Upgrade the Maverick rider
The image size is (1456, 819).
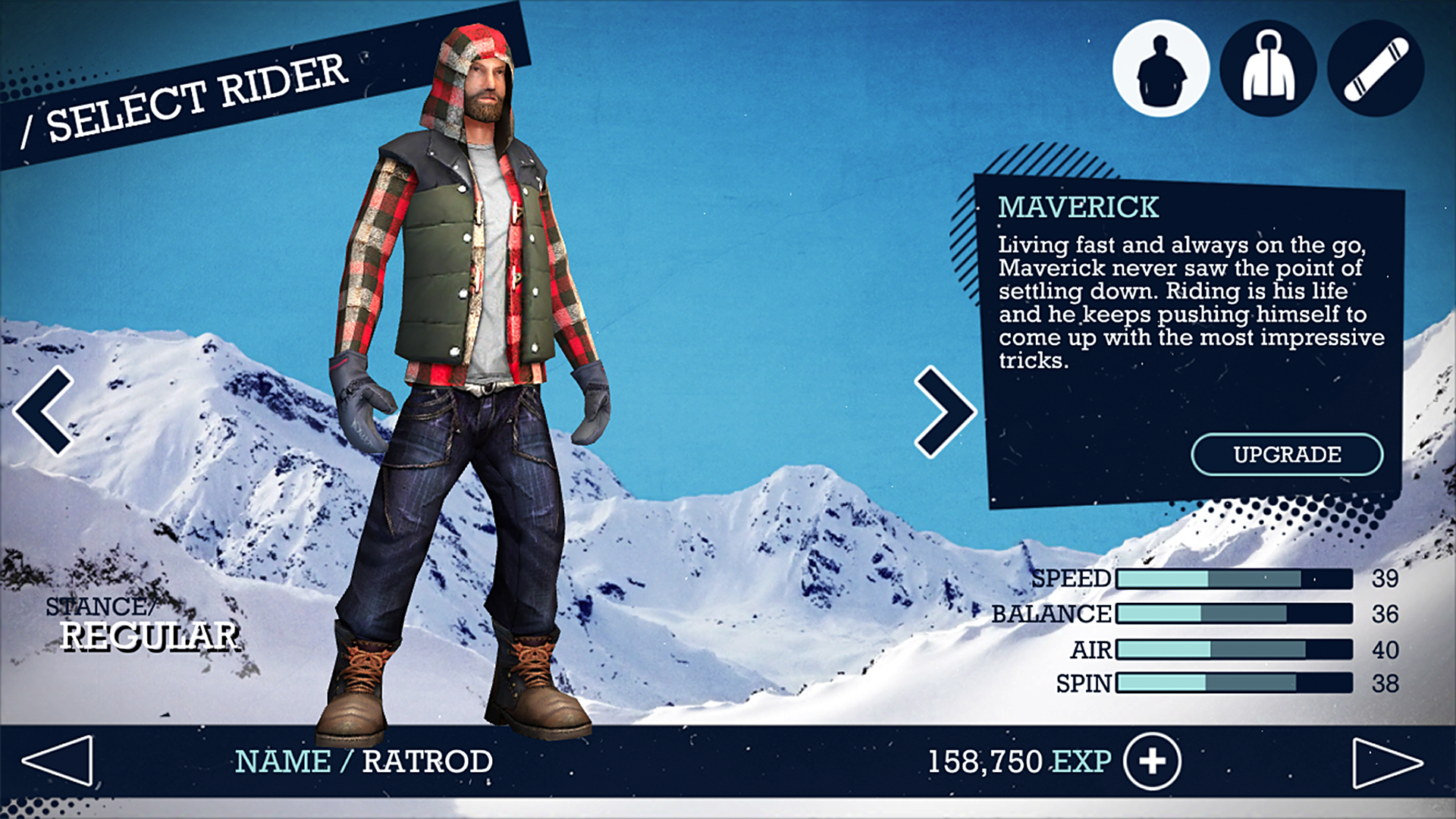pos(1287,454)
